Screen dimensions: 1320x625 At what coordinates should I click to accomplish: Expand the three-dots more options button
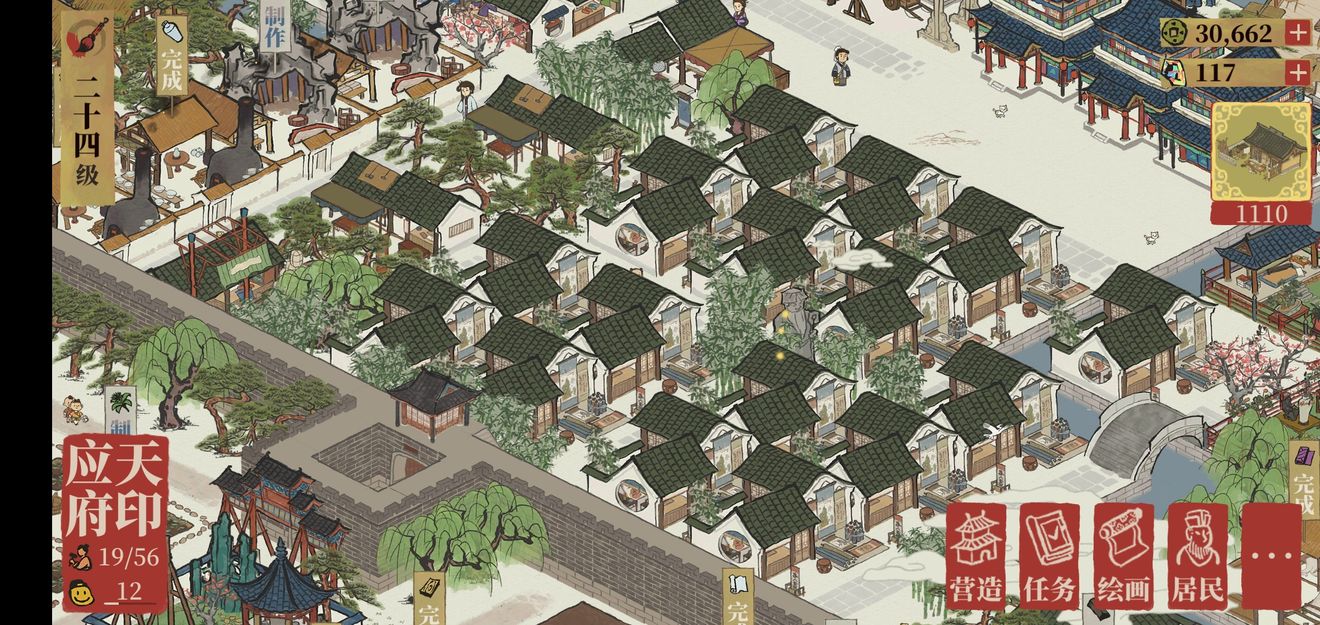[x=1271, y=556]
